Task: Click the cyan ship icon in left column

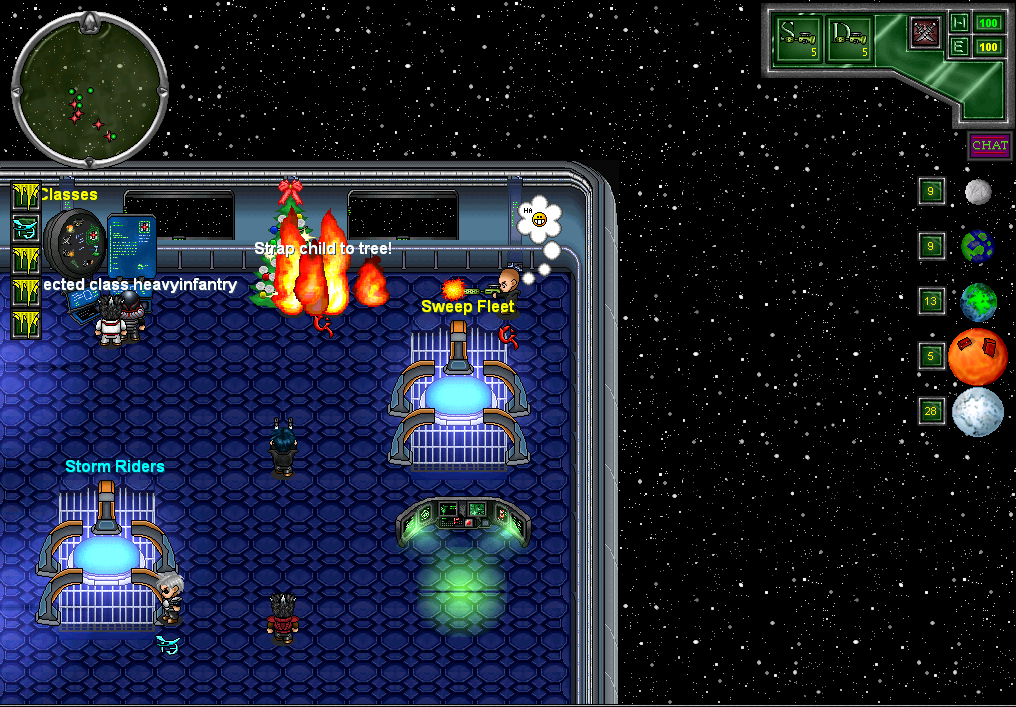Action: point(25,228)
